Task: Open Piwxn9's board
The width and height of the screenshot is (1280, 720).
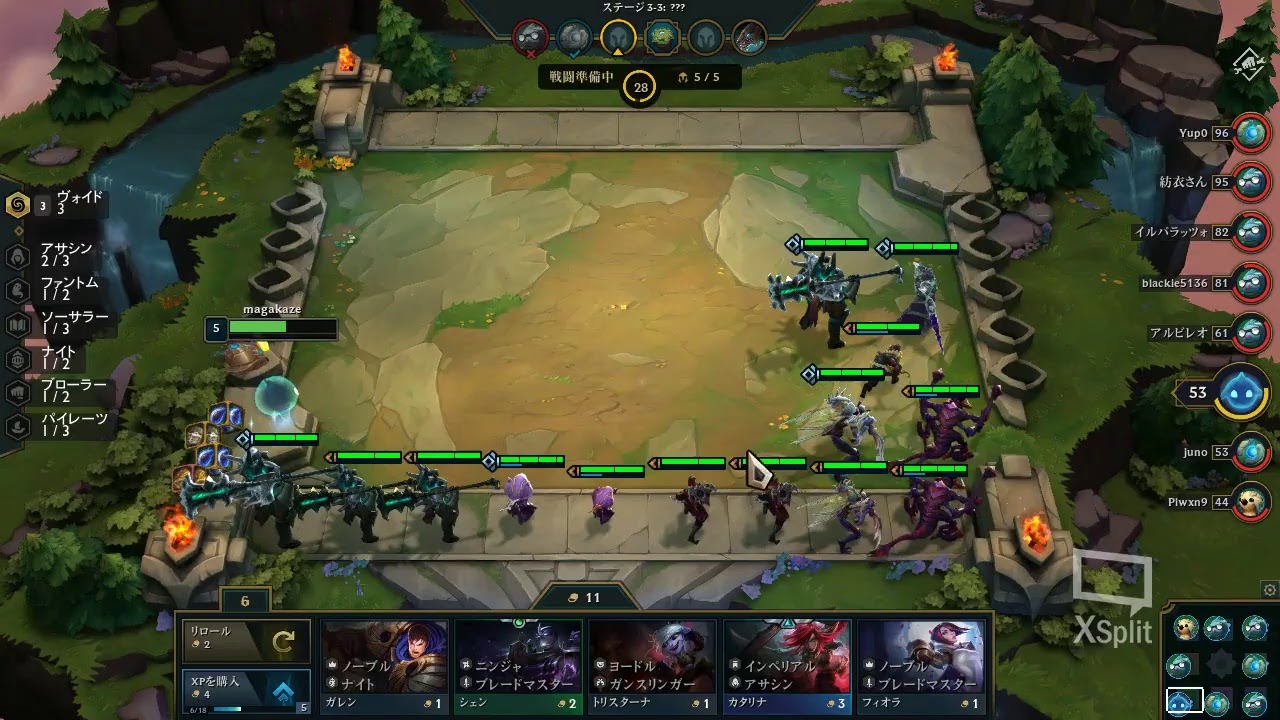Action: [x=1249, y=501]
